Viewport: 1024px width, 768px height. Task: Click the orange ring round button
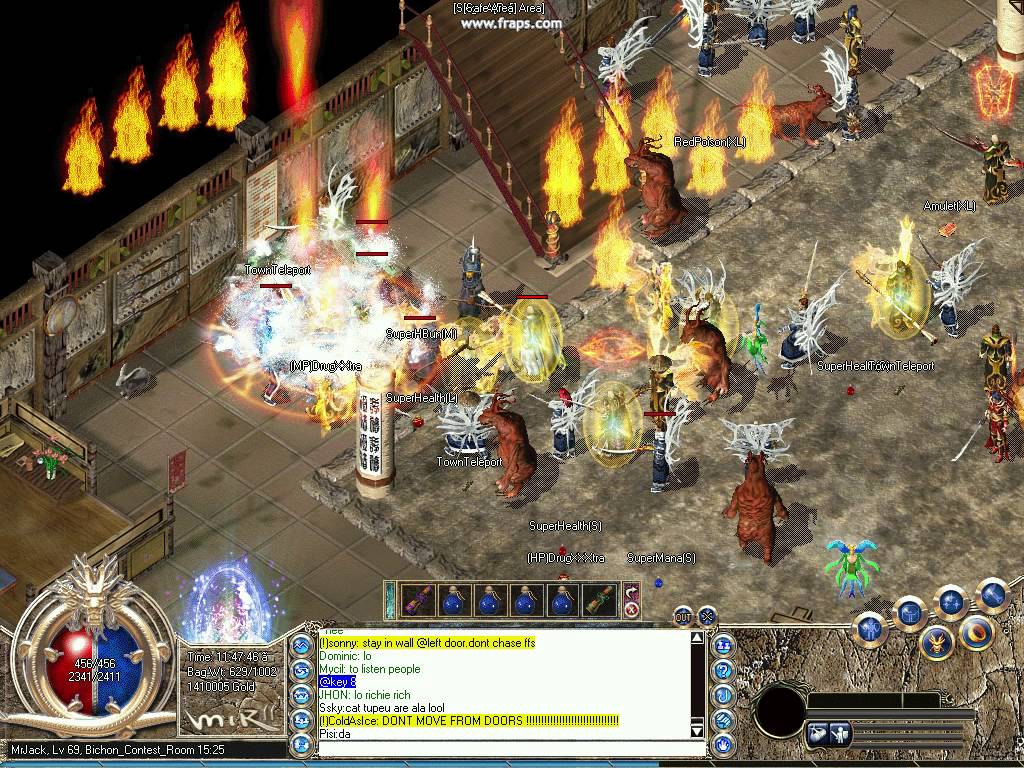(976, 633)
